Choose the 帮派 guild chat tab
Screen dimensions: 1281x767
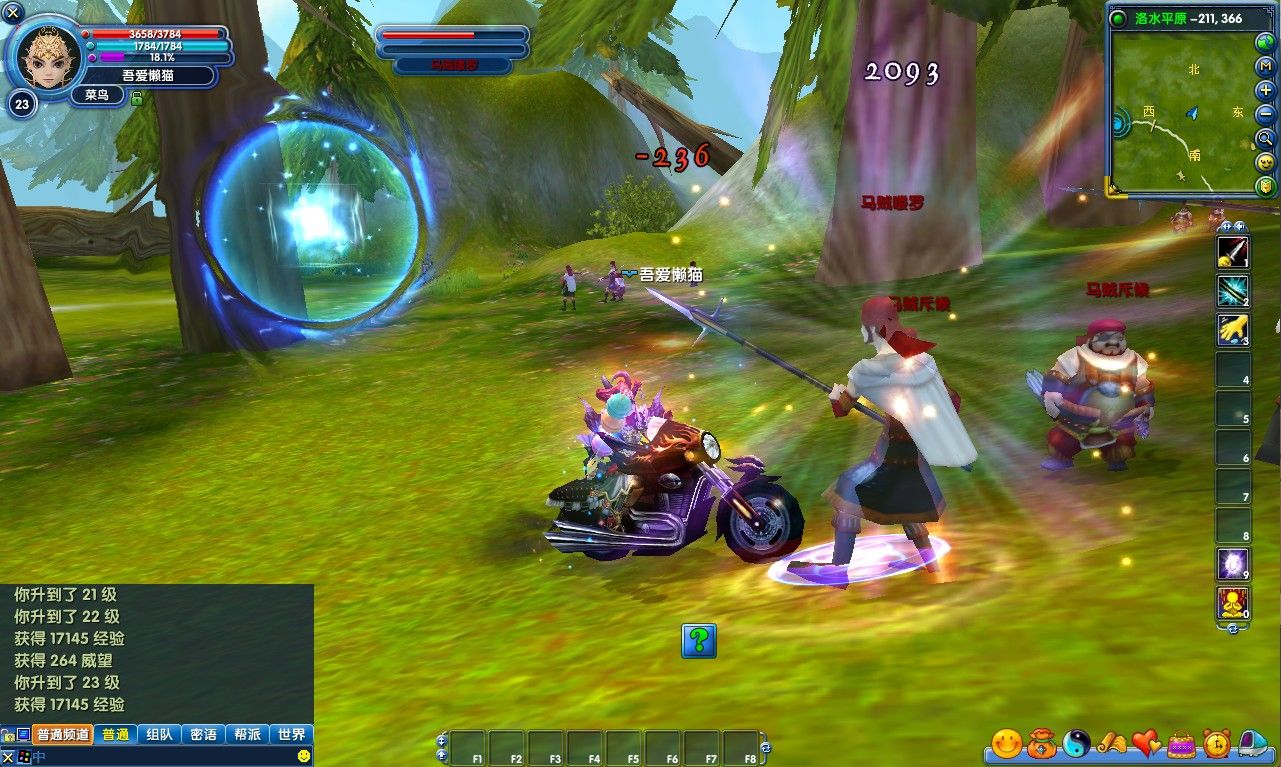pyautogui.click(x=247, y=734)
